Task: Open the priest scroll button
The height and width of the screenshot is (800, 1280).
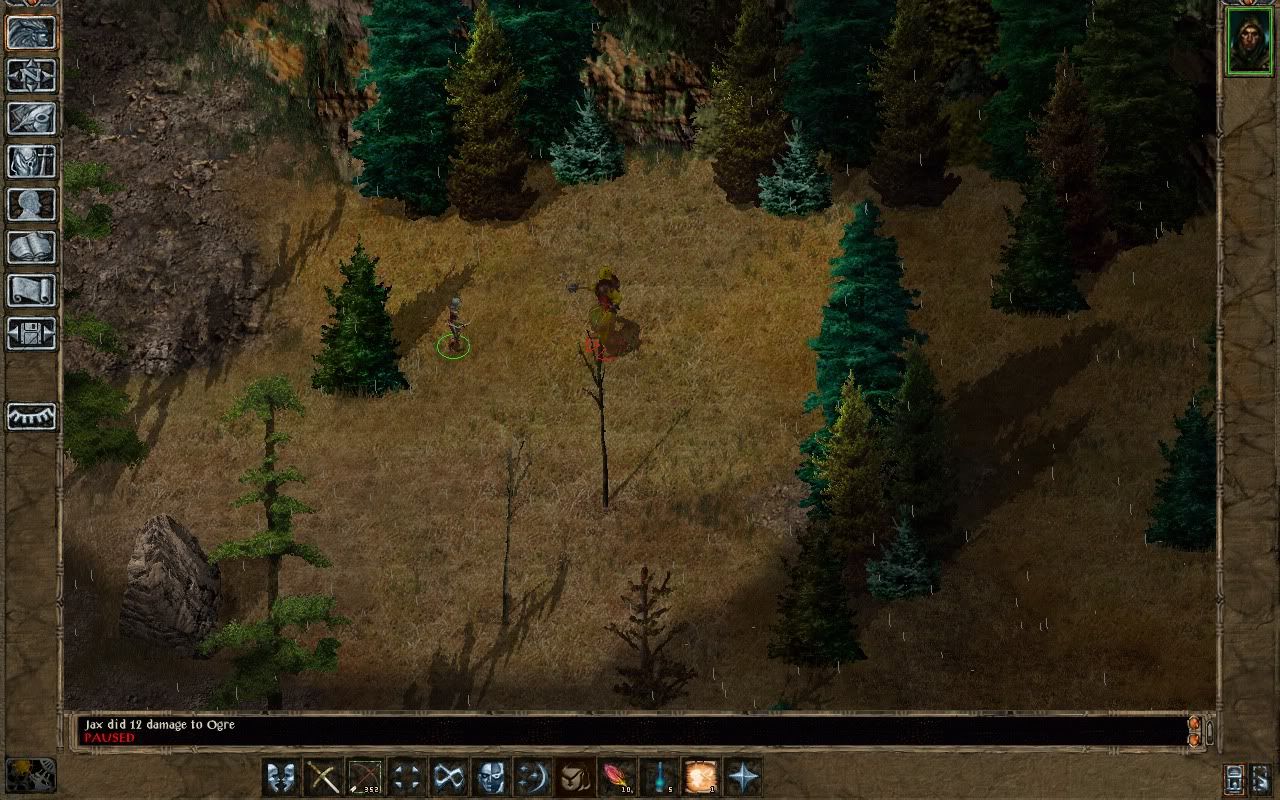Action: coord(32,291)
